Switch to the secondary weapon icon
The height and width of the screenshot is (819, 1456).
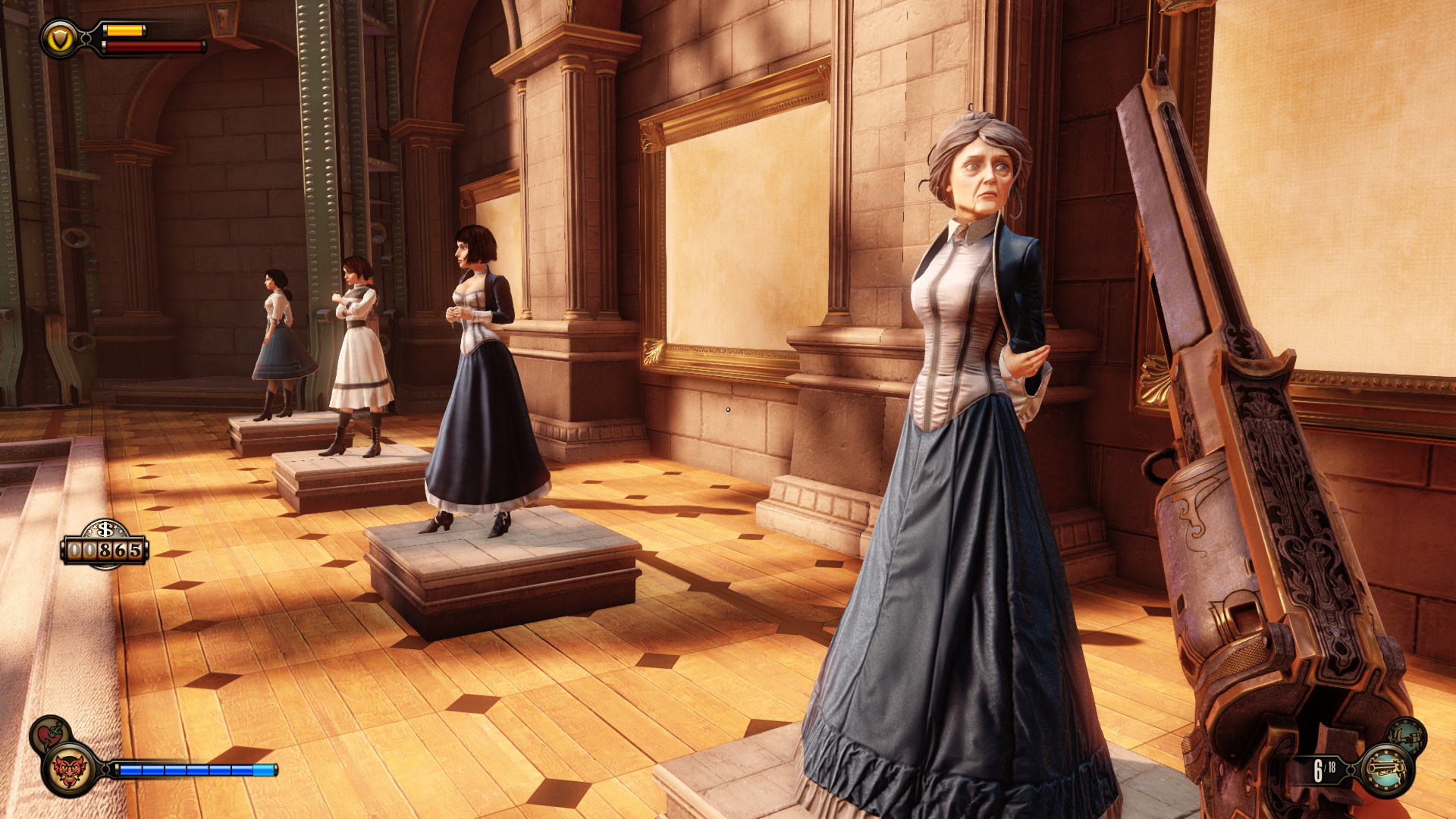(x=1406, y=735)
